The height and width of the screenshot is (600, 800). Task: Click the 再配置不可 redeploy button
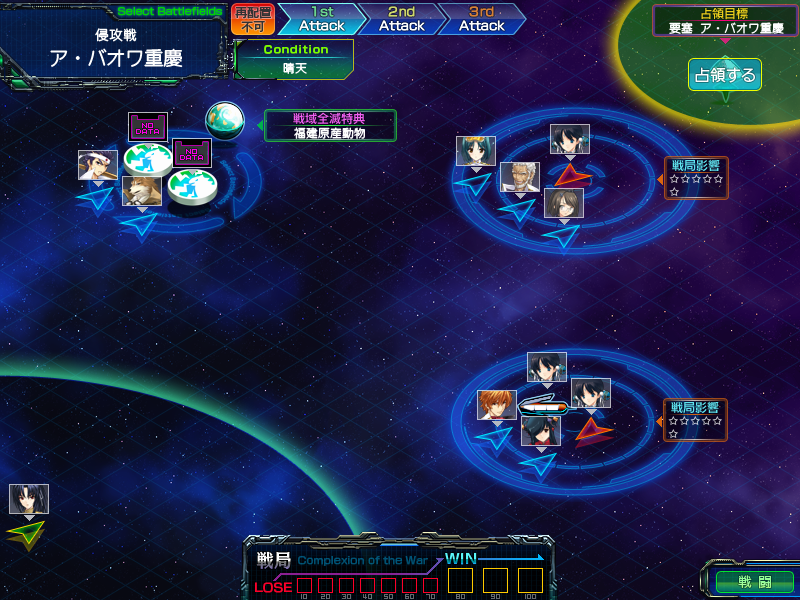[253, 19]
